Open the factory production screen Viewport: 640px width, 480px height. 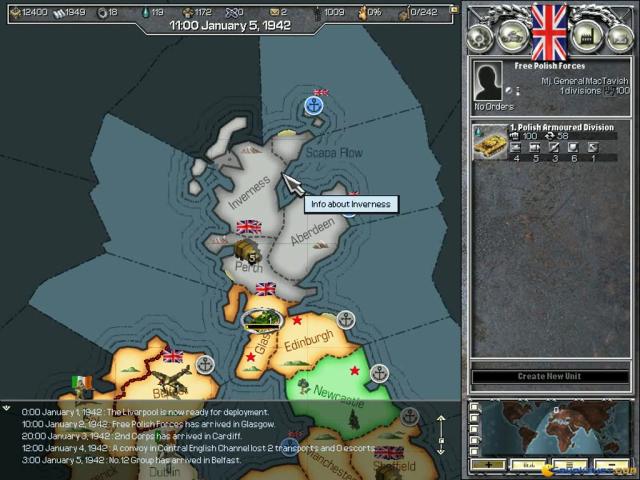[583, 36]
